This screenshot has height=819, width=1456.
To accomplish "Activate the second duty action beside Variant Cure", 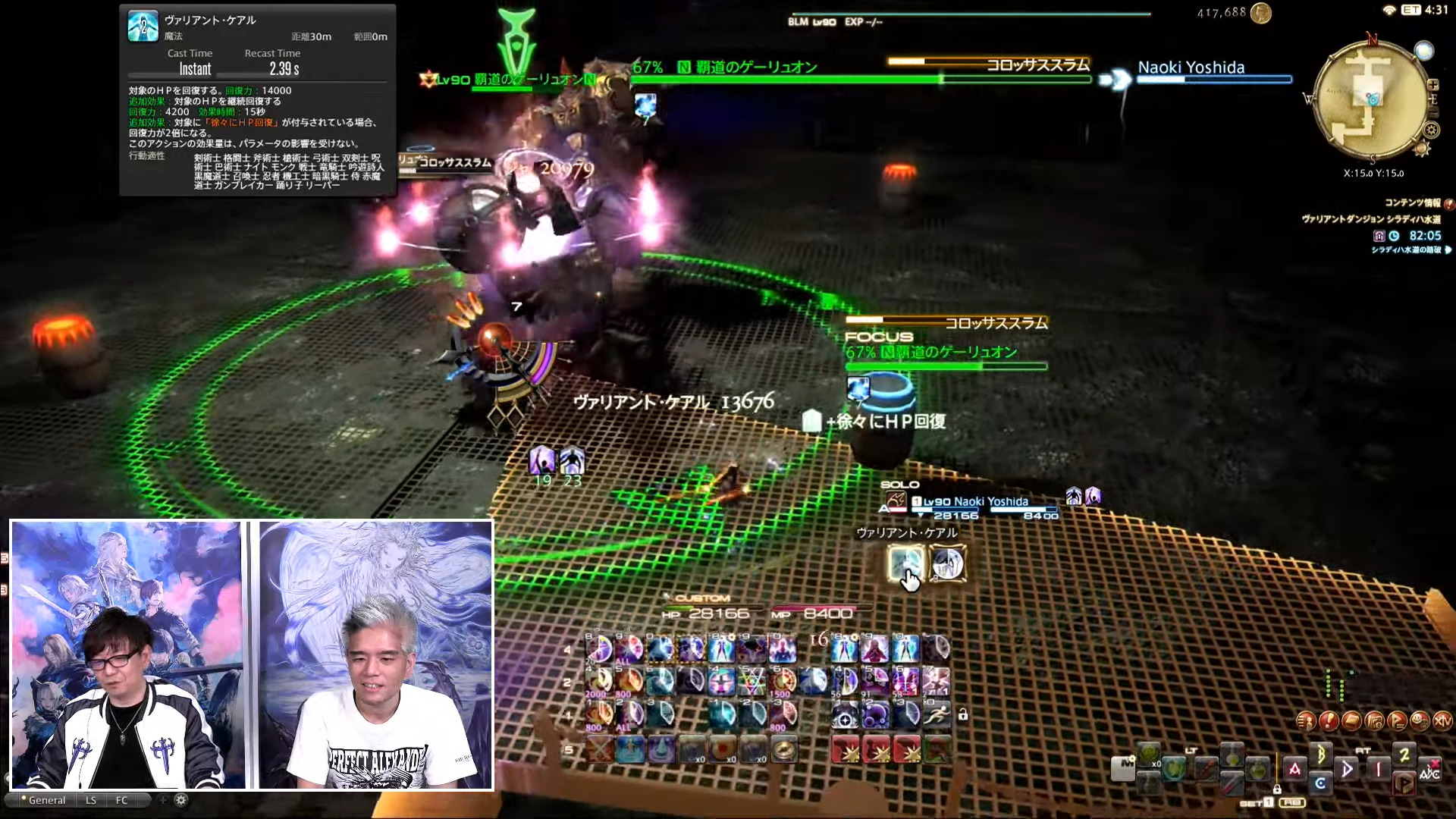I will coord(947,563).
